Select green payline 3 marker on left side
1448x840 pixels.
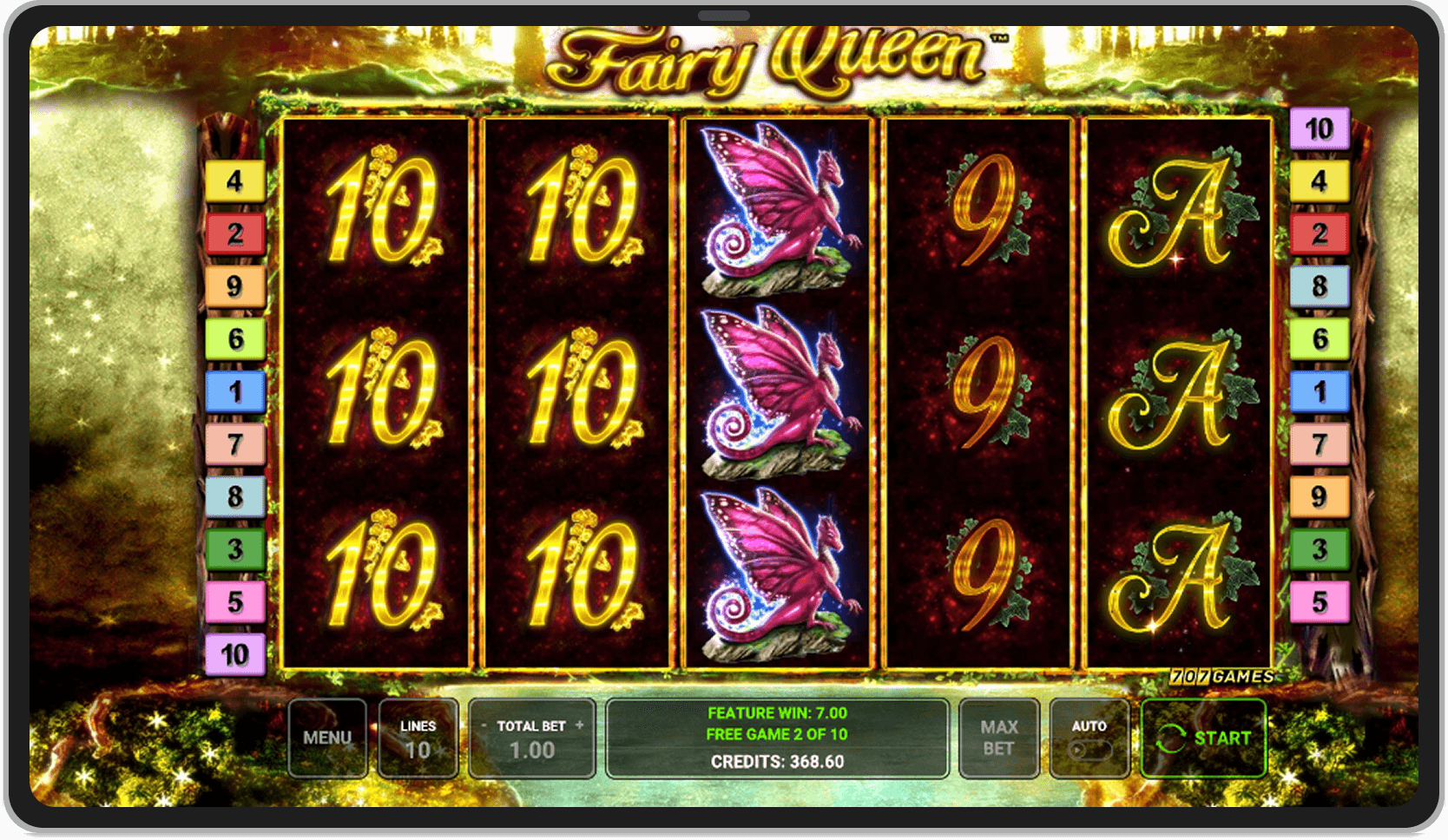point(235,549)
